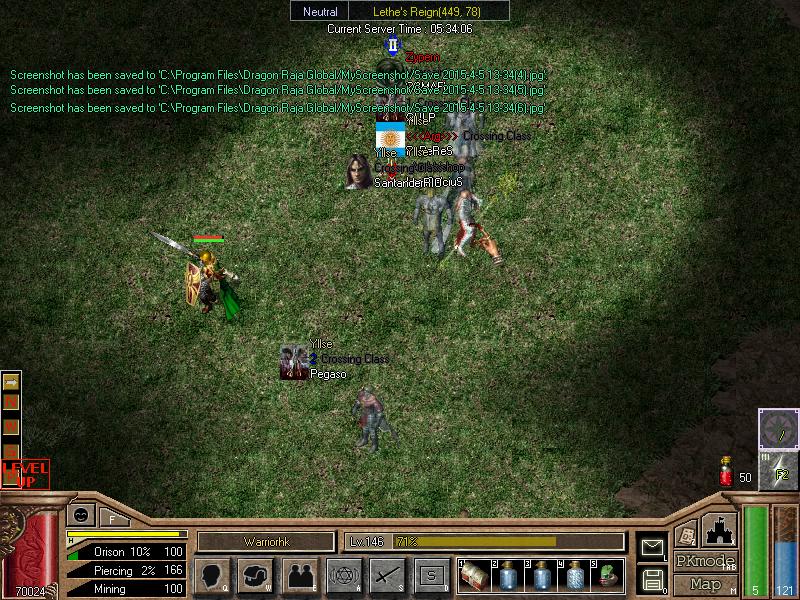Activate the hexagram magic button

342,575
